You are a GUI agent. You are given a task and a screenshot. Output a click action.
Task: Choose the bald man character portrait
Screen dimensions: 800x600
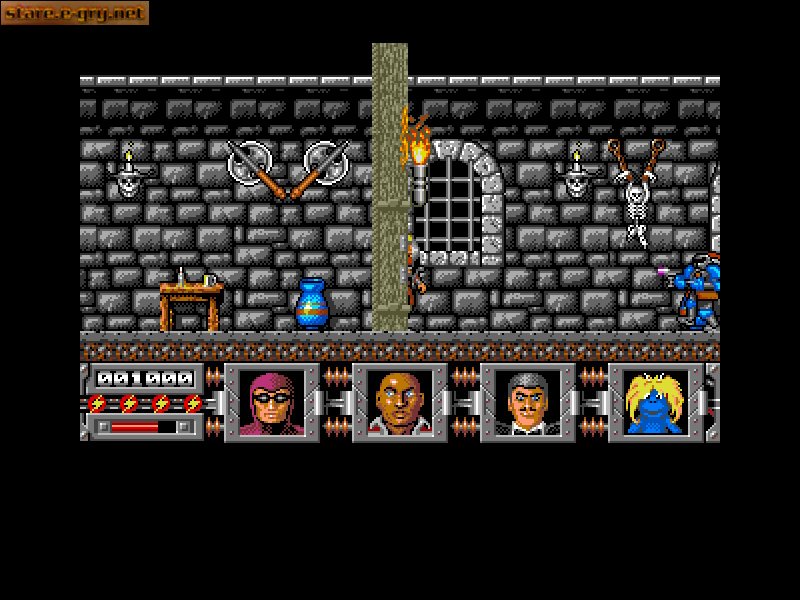[x=399, y=402]
